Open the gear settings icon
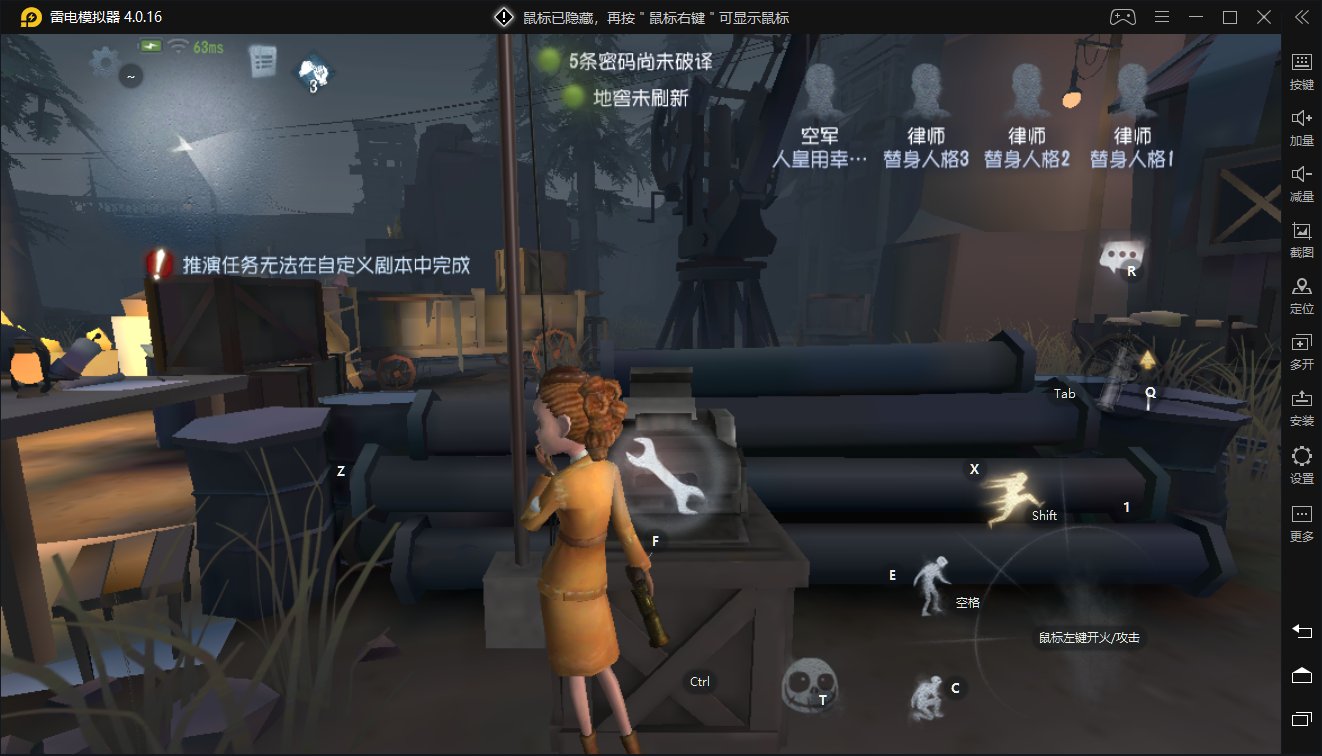 pyautogui.click(x=104, y=63)
